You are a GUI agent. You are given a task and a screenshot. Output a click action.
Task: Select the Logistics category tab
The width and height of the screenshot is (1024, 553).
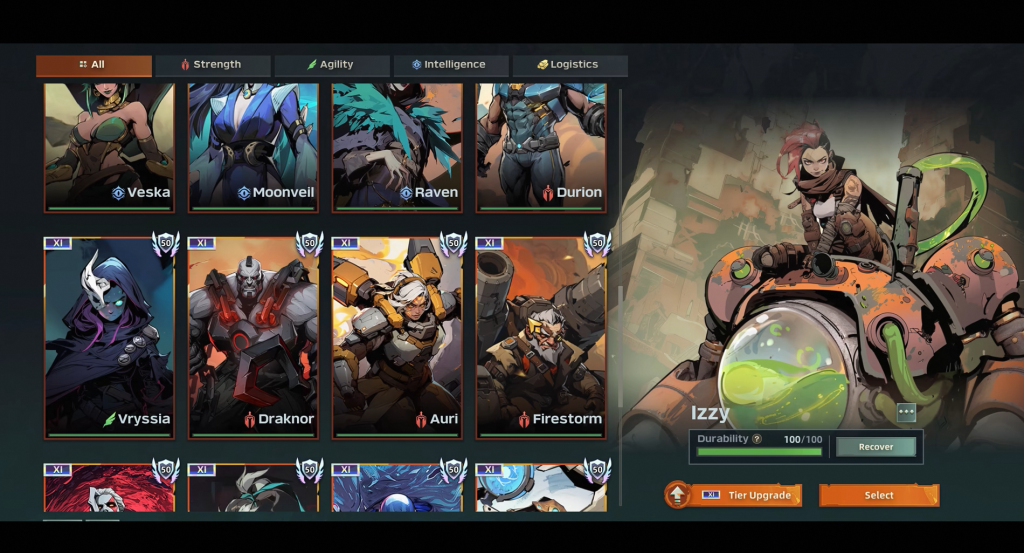tap(569, 65)
